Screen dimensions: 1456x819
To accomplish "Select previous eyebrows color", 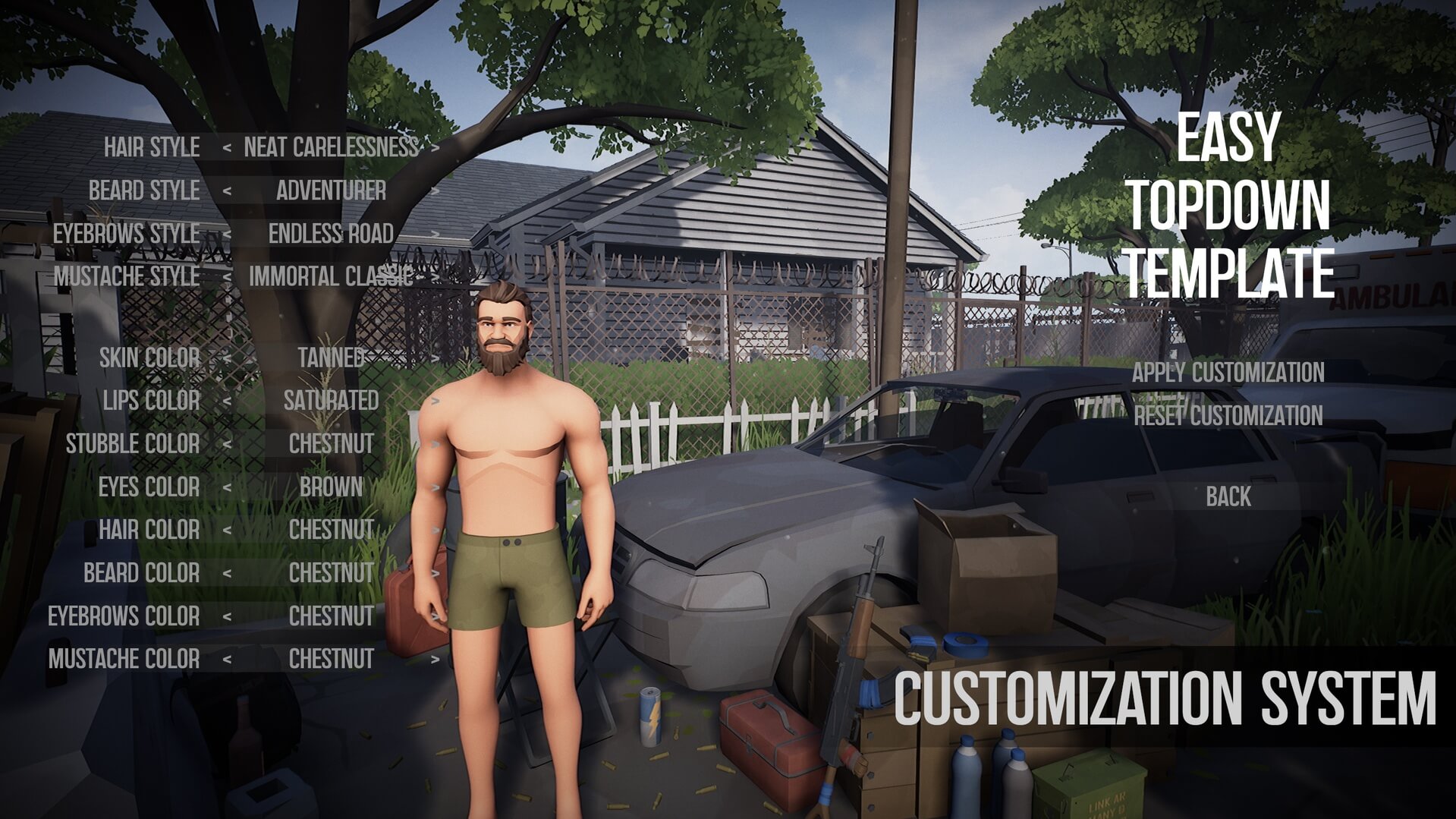I will coord(227,616).
